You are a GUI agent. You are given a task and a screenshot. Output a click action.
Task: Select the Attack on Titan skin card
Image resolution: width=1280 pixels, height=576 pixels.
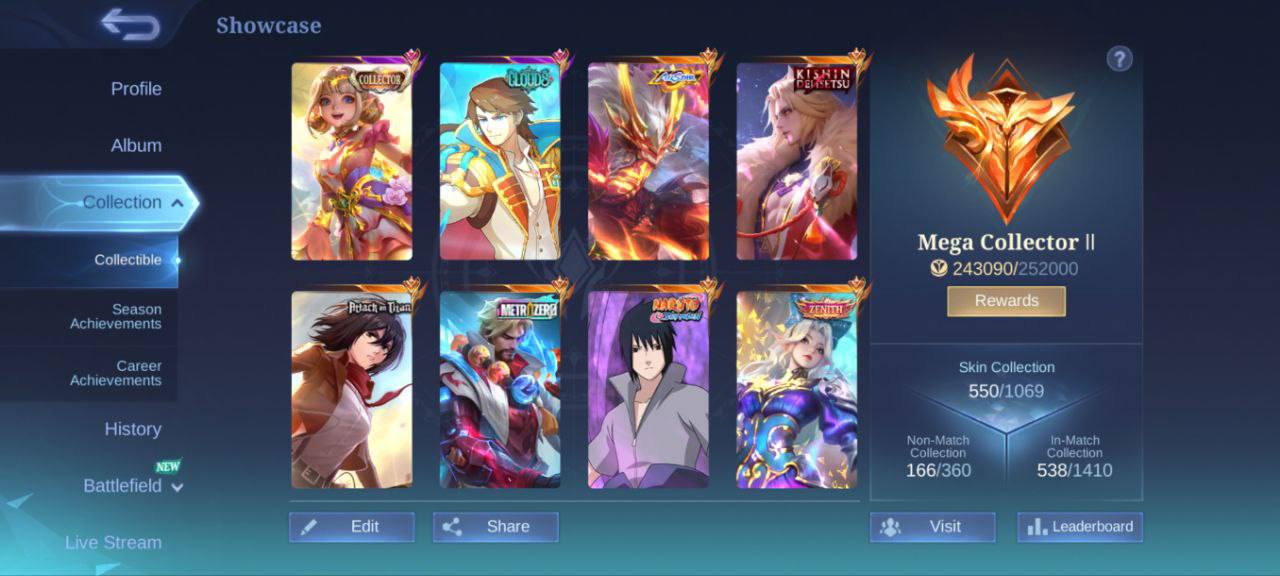(x=351, y=389)
